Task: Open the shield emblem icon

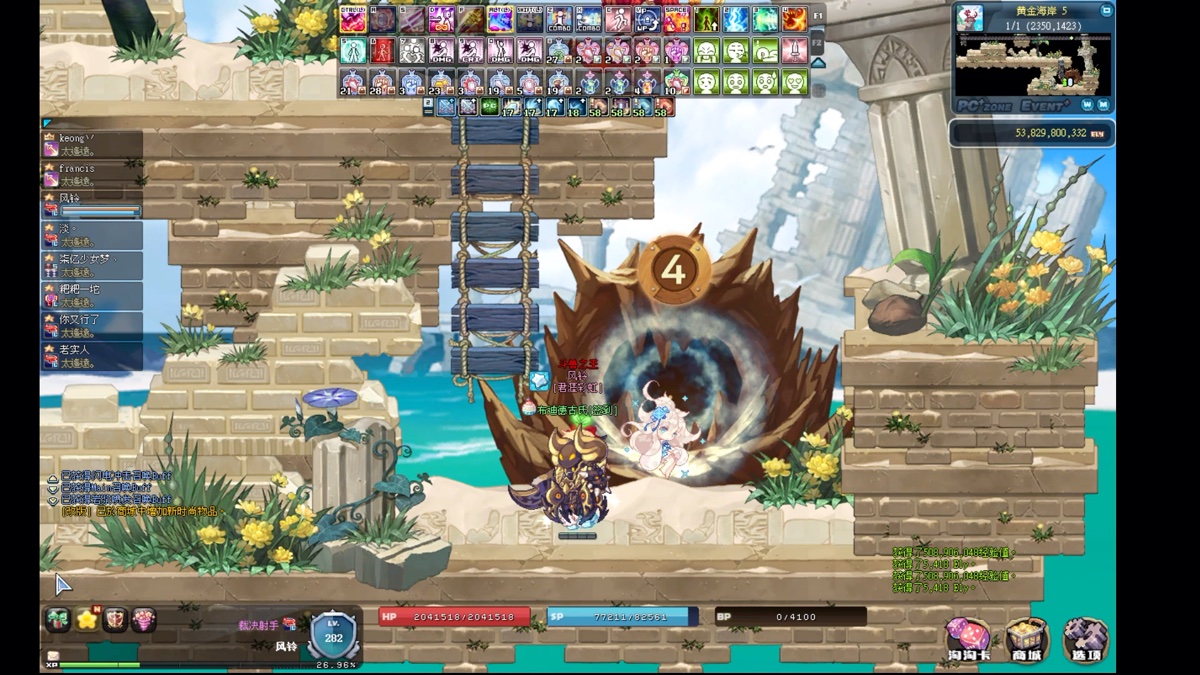Action: pos(115,620)
